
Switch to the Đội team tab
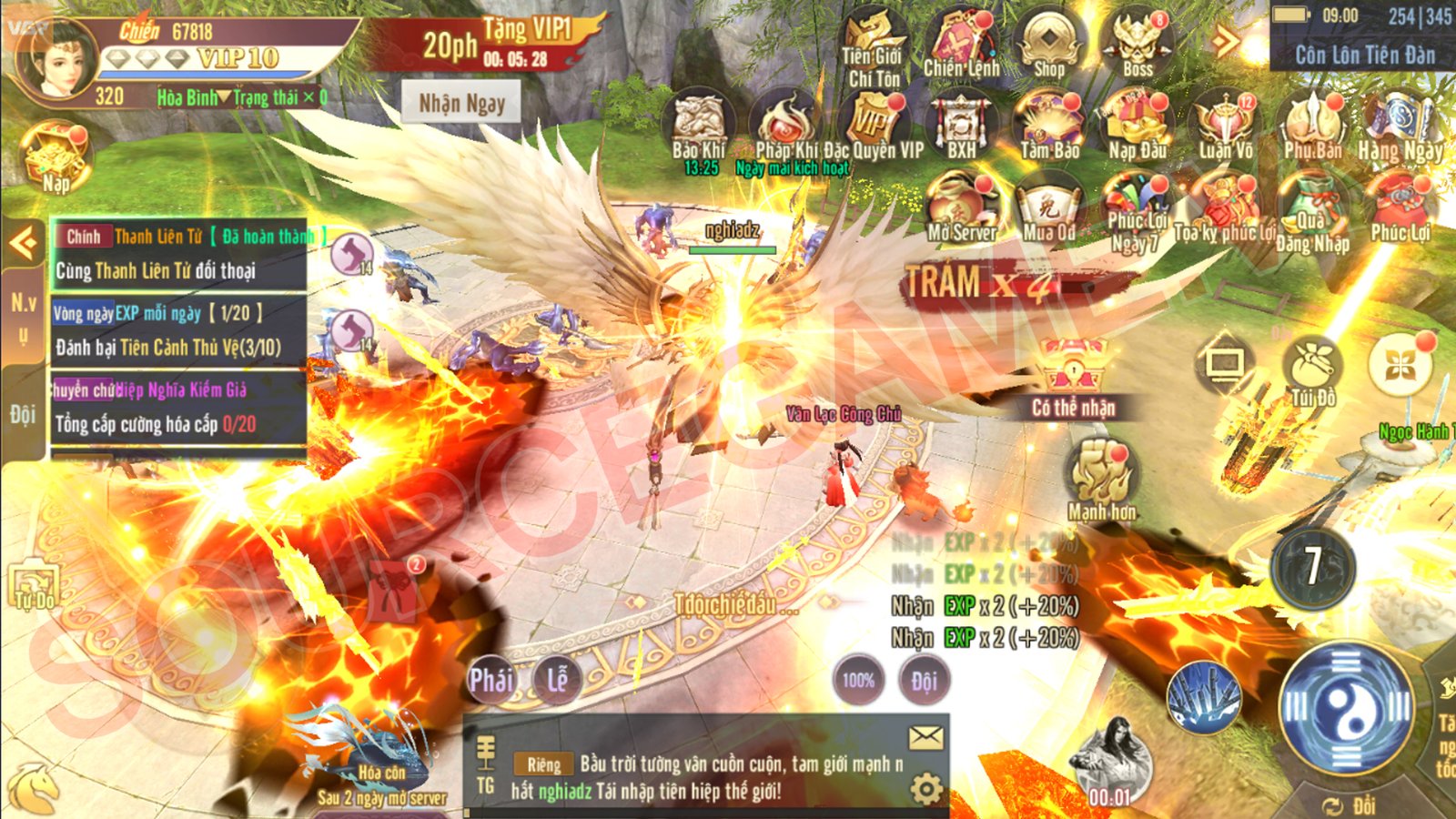[x=23, y=415]
